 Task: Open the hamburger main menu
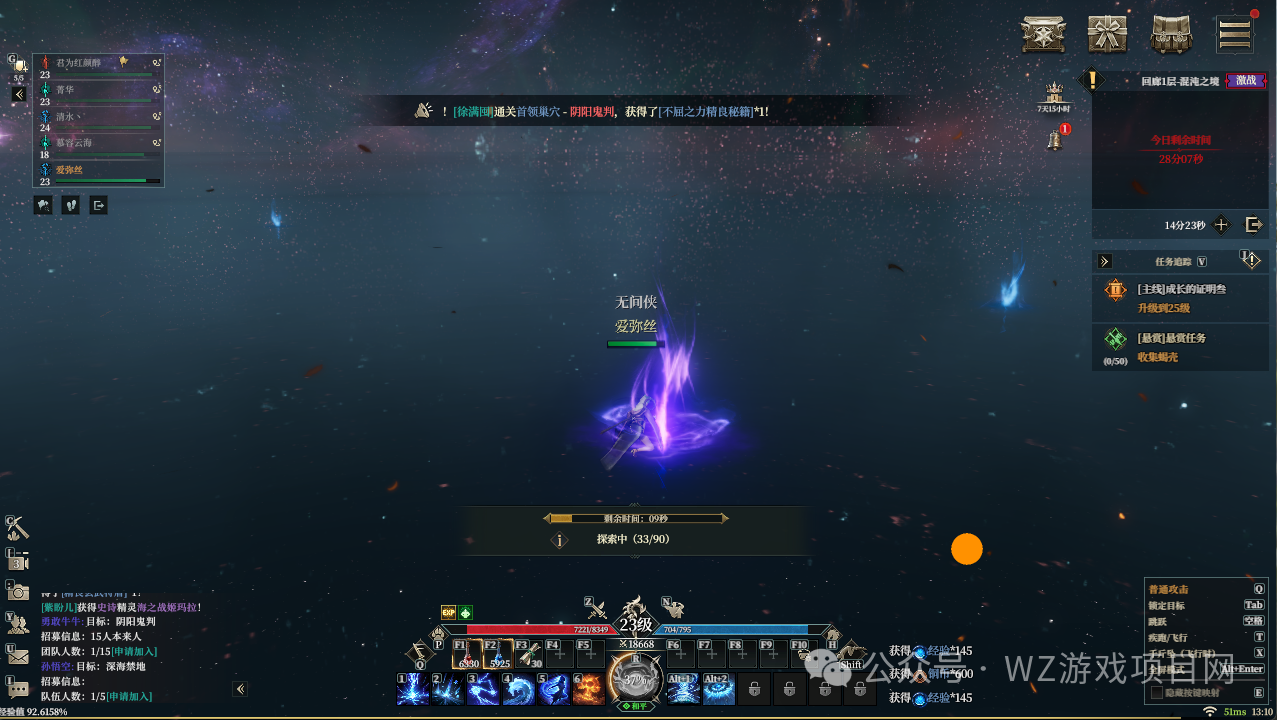coord(1234,35)
